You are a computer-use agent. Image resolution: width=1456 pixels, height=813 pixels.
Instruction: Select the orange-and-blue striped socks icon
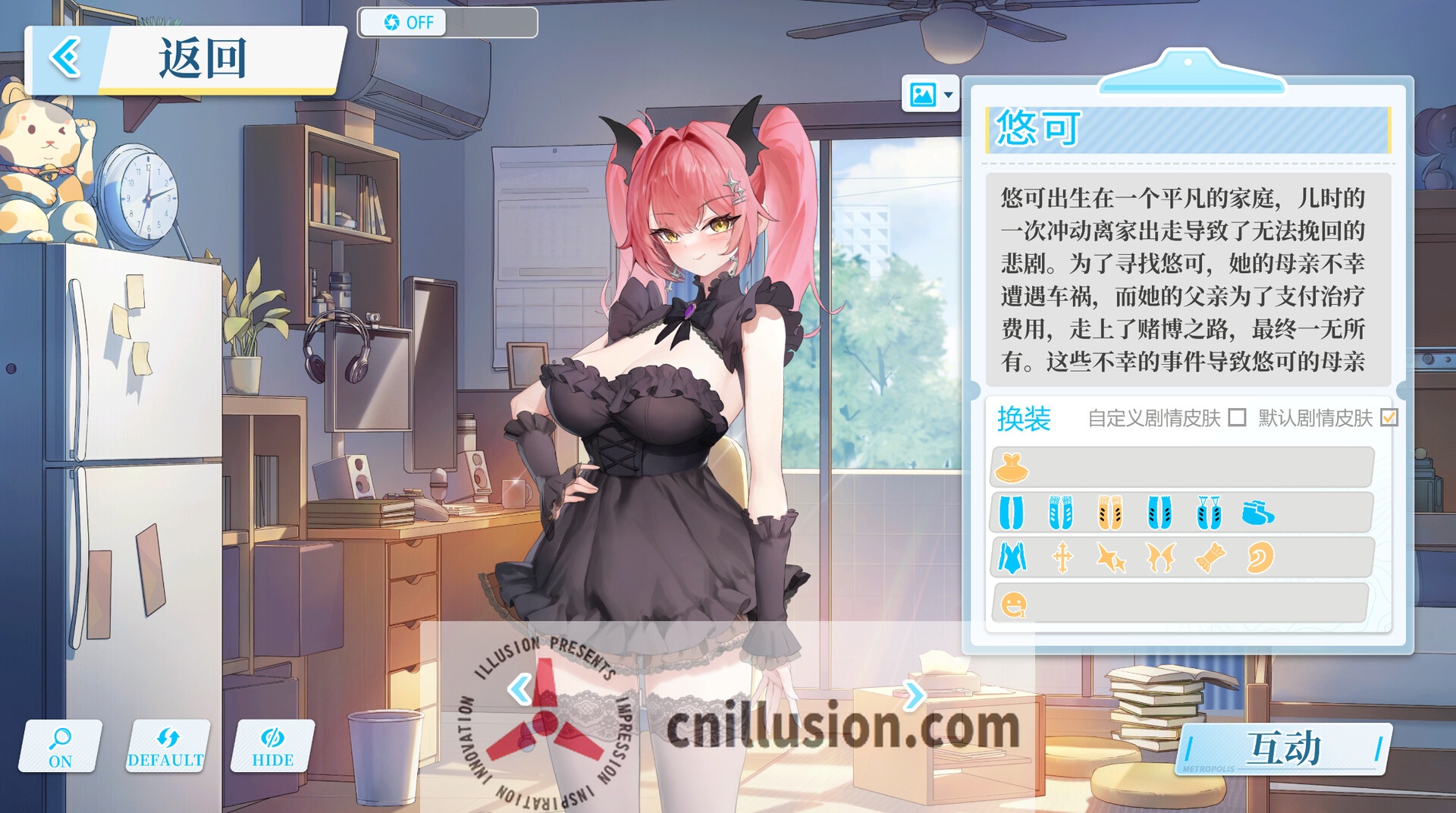[x=1109, y=513]
